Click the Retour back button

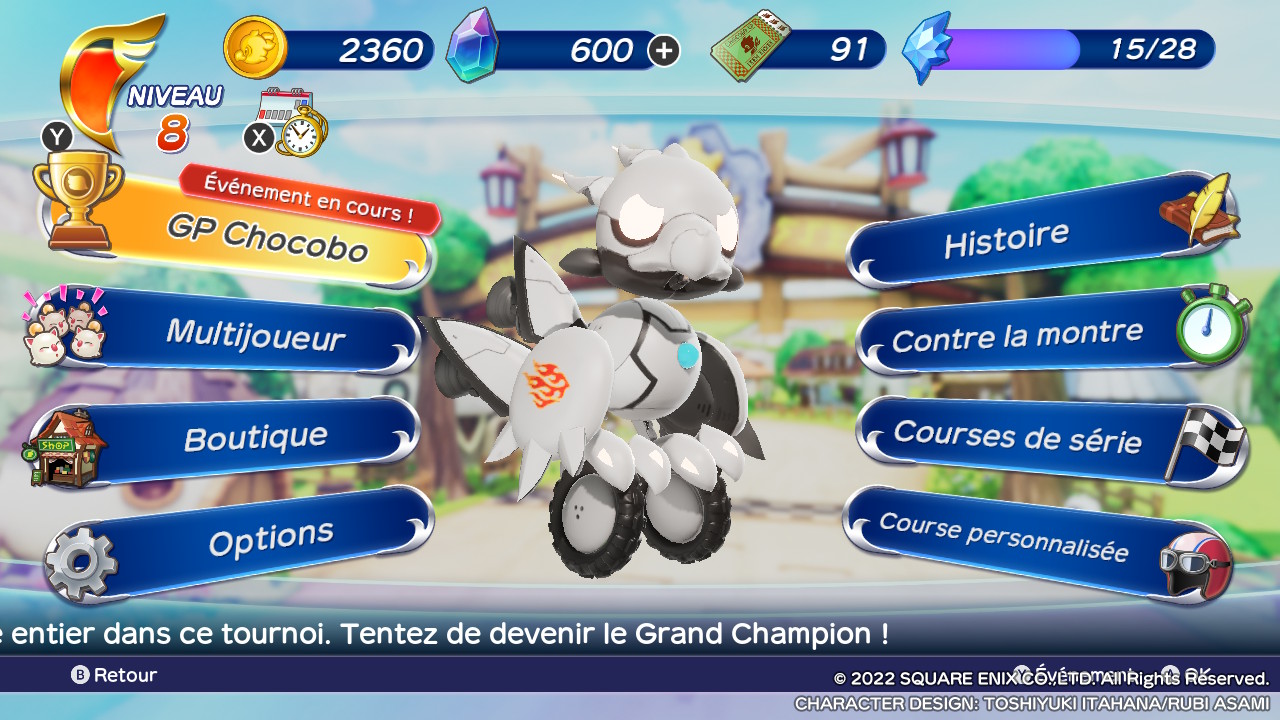click(x=114, y=675)
